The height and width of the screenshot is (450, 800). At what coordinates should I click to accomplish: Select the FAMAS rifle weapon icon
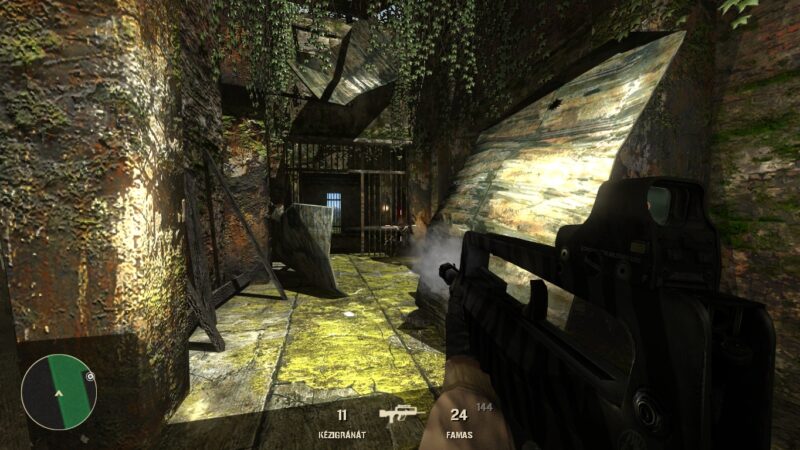coord(401,415)
